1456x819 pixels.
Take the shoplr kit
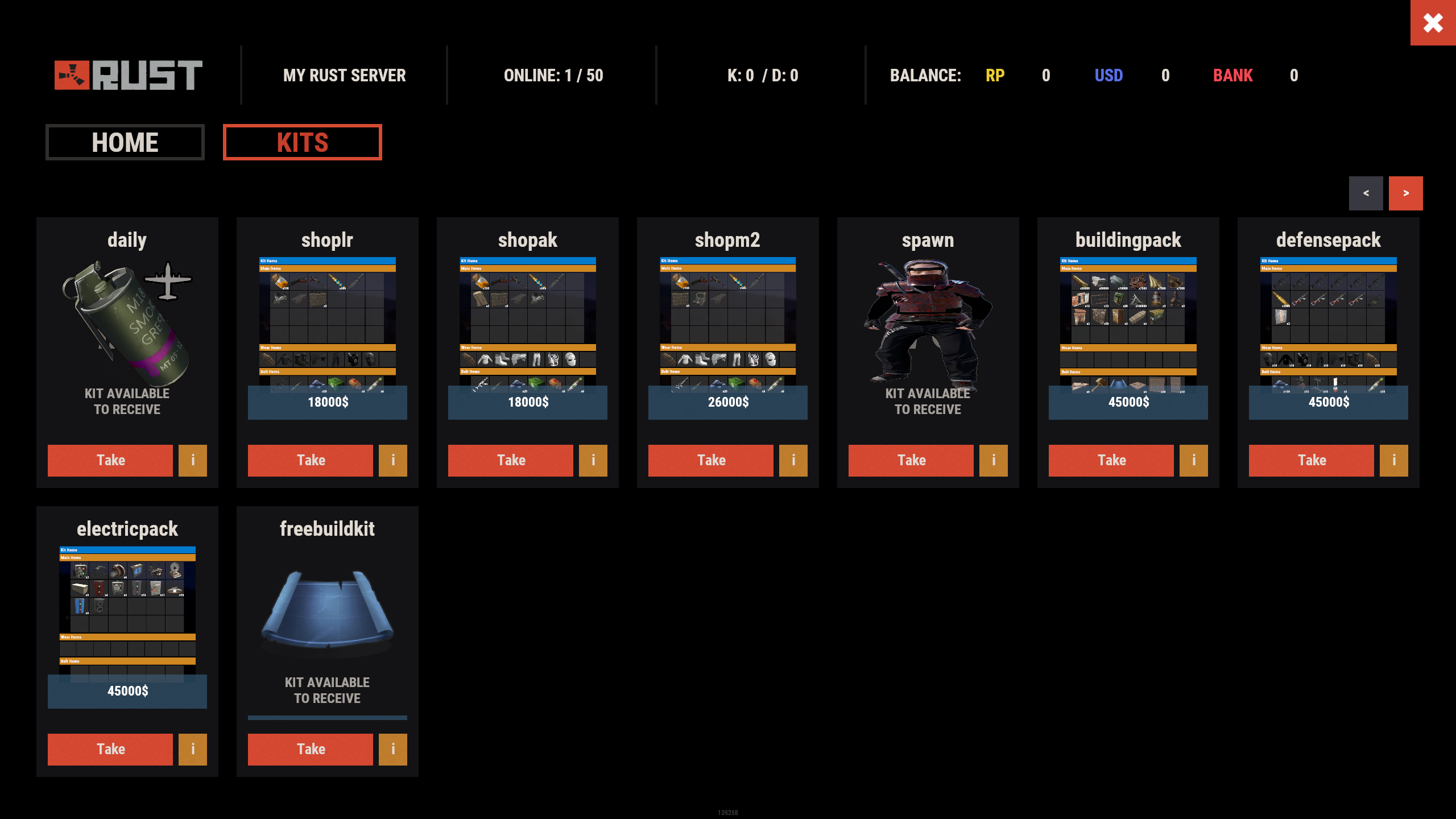pyautogui.click(x=311, y=460)
